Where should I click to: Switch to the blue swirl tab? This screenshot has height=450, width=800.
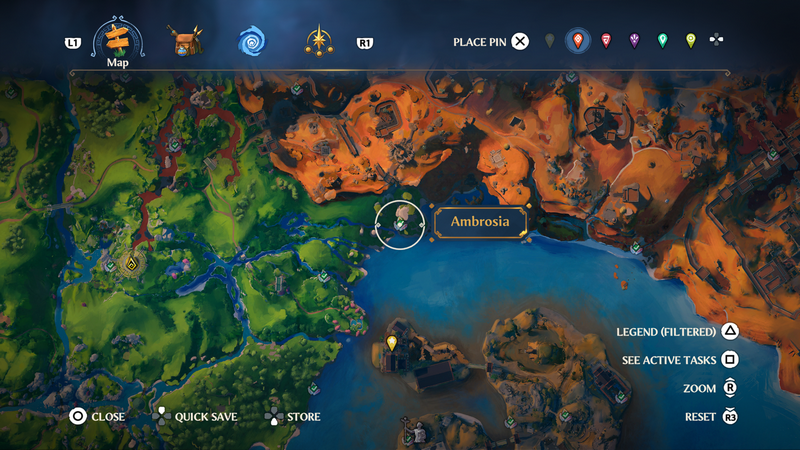252,42
